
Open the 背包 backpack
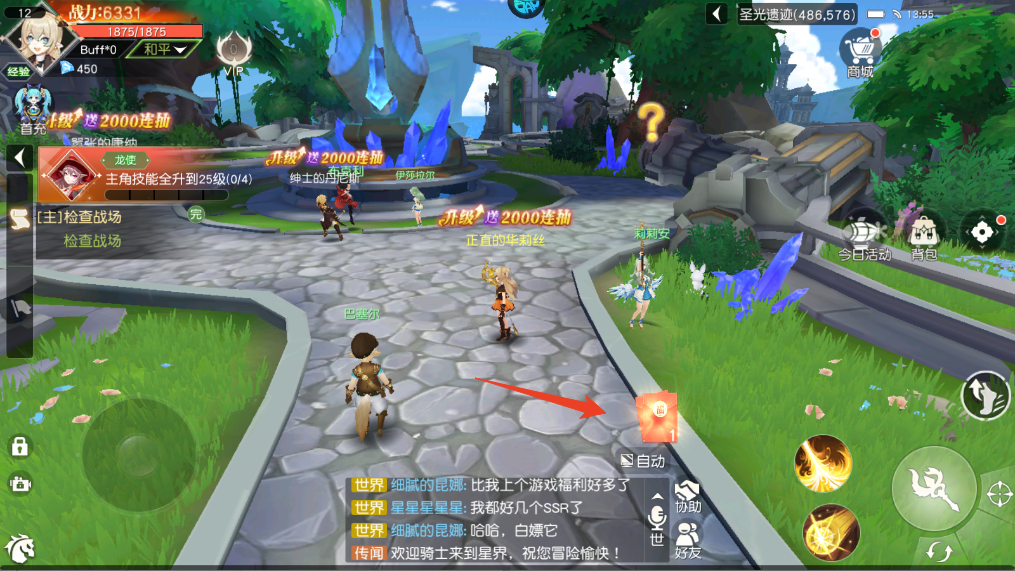click(x=924, y=237)
